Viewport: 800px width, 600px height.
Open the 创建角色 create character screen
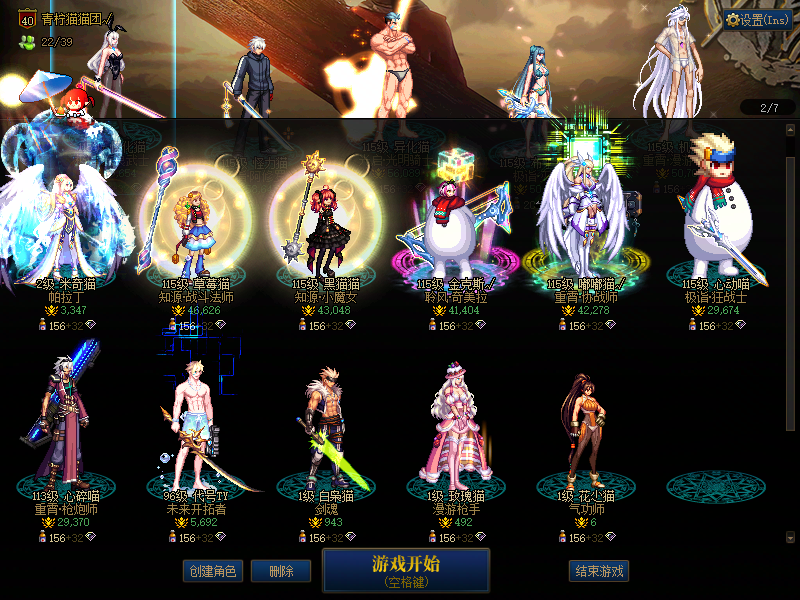[x=211, y=571]
